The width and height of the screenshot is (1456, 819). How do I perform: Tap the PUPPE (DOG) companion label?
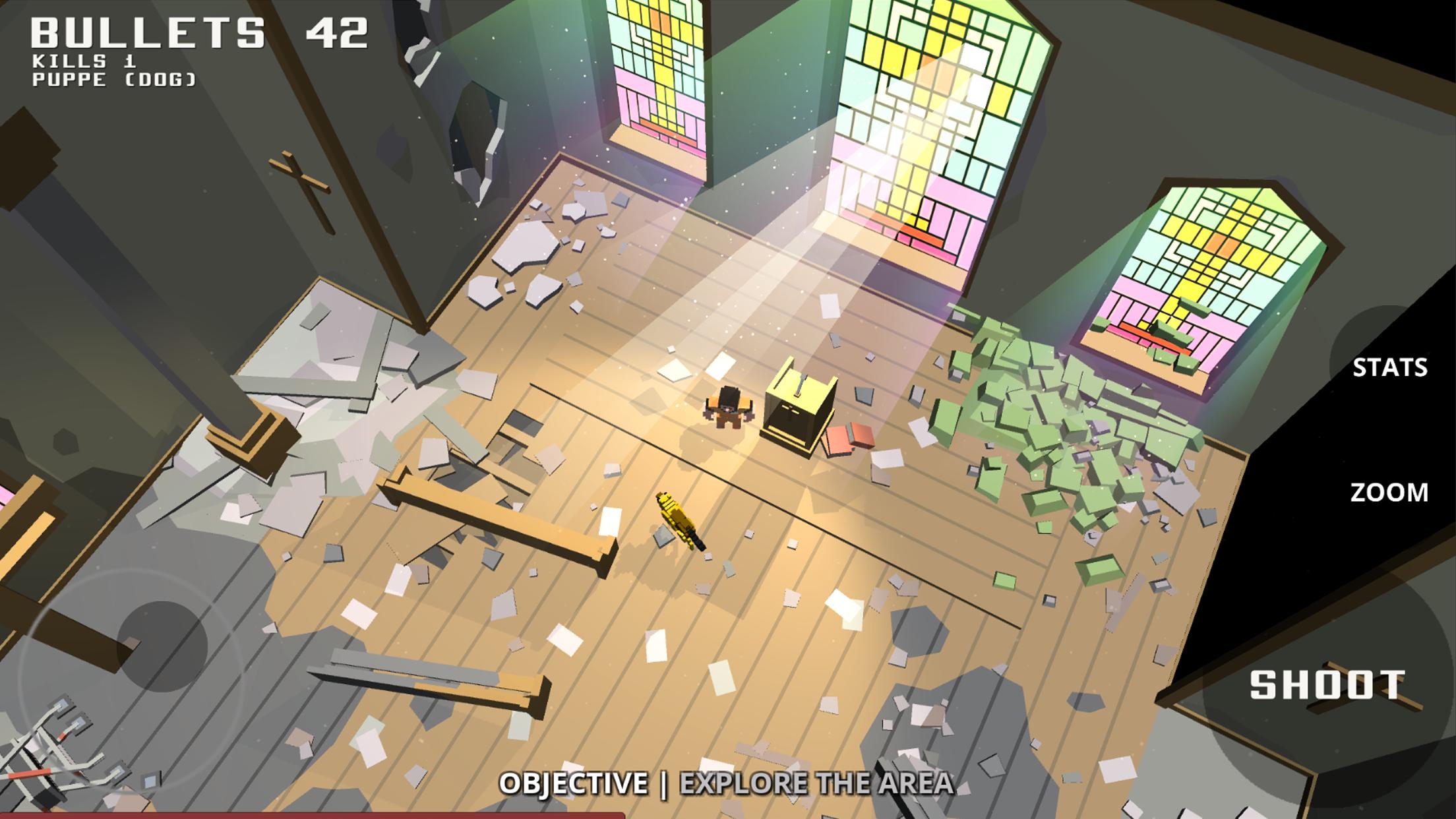113,79
